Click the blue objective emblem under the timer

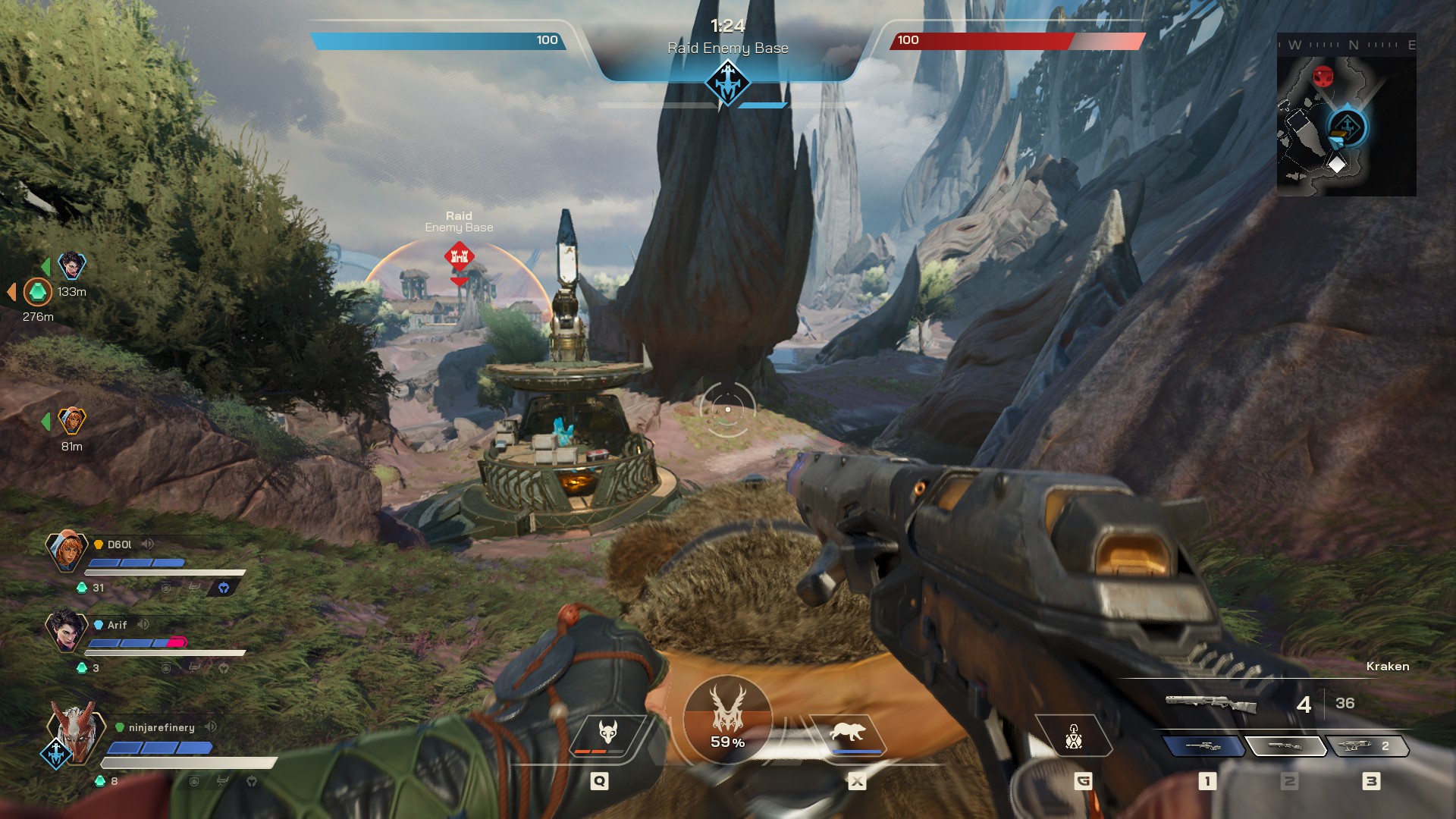[727, 82]
